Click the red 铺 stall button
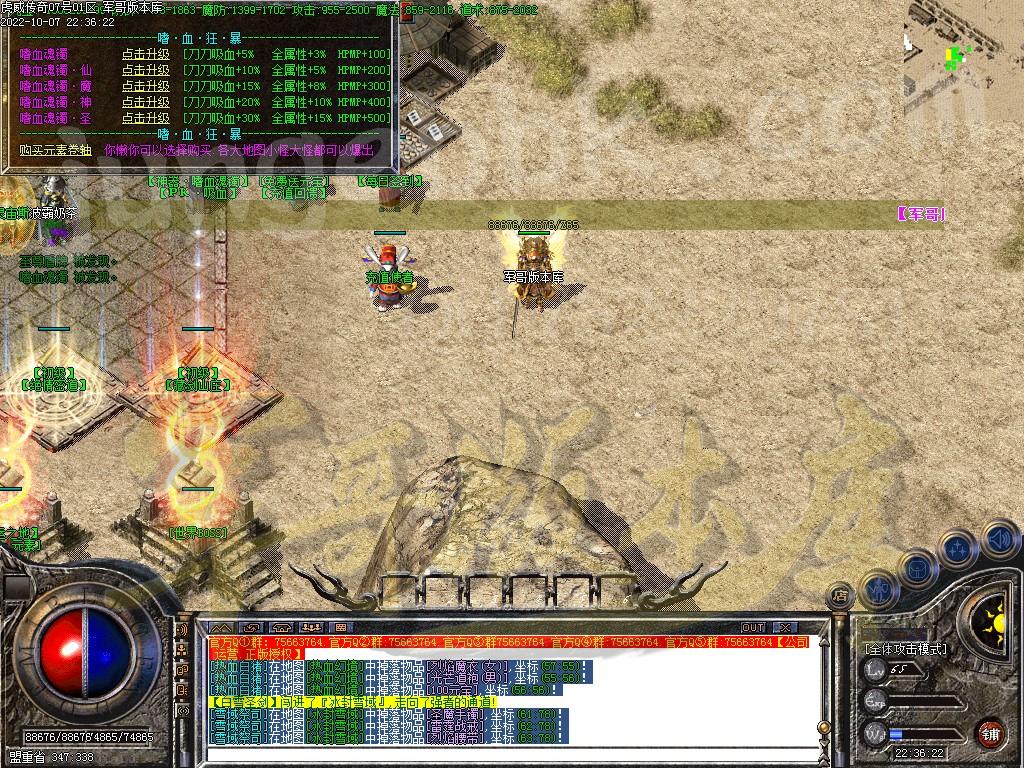1024x768 pixels. click(x=990, y=733)
